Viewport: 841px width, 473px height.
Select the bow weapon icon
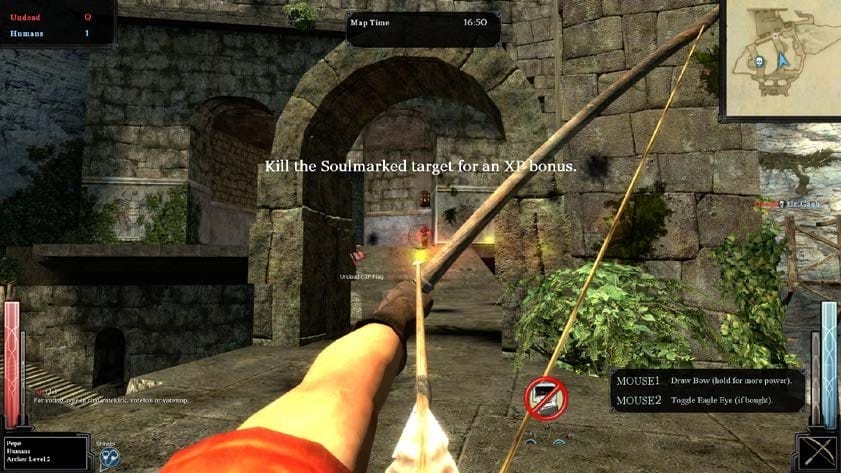tap(818, 452)
